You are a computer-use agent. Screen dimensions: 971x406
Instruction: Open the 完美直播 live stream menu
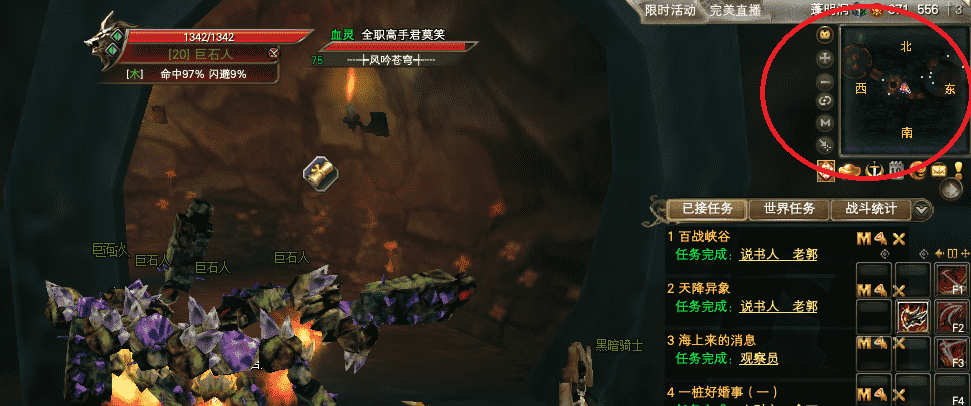tap(735, 10)
